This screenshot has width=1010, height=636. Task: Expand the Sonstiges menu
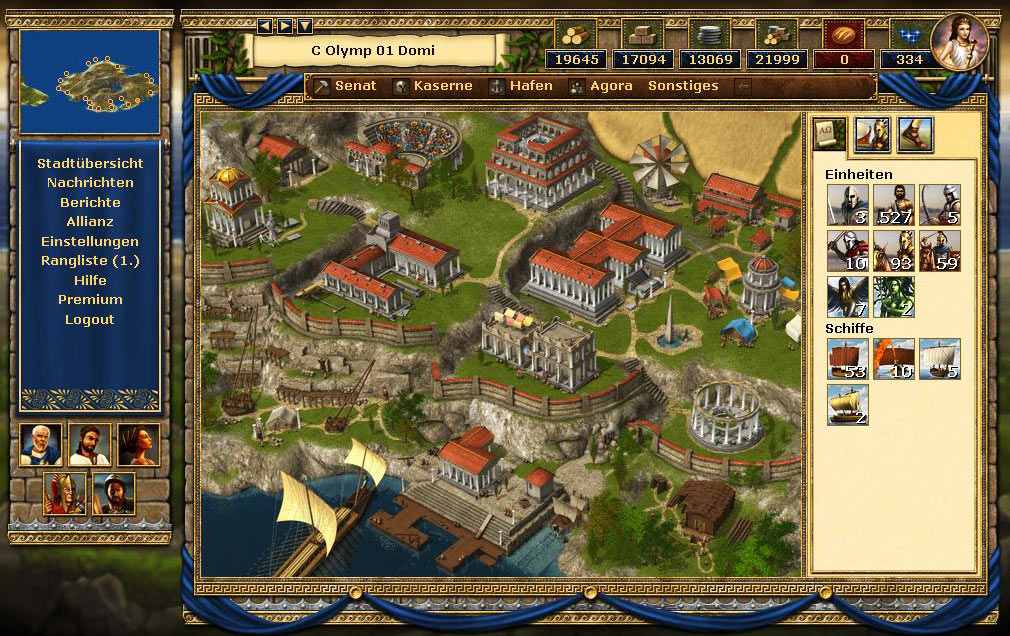click(683, 86)
